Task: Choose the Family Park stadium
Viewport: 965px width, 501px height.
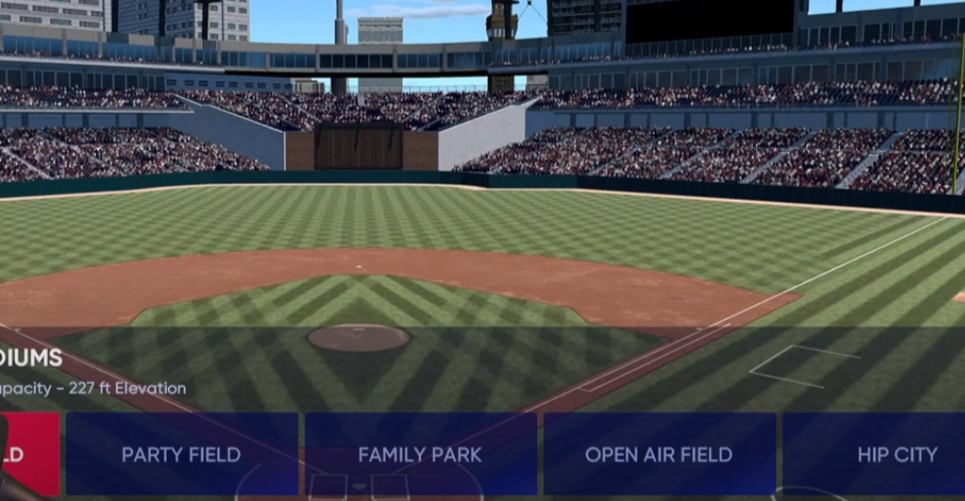Action: click(x=420, y=455)
